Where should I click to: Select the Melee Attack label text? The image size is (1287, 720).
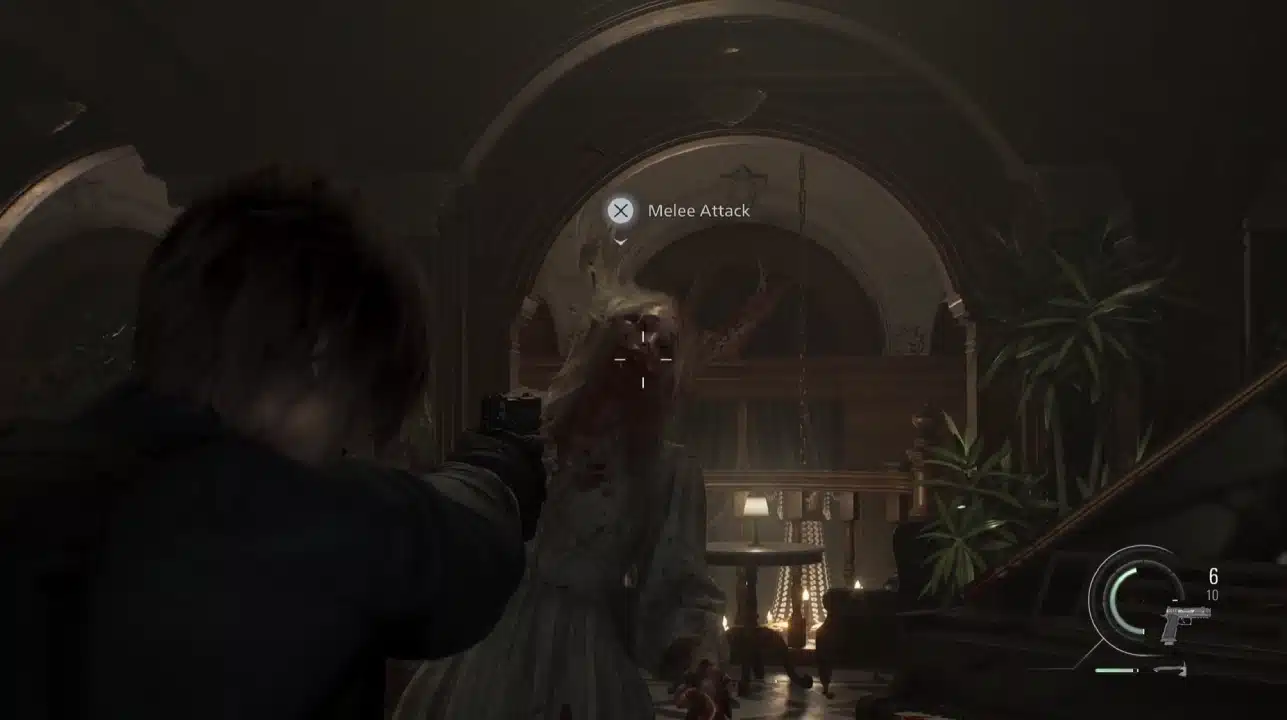(698, 211)
